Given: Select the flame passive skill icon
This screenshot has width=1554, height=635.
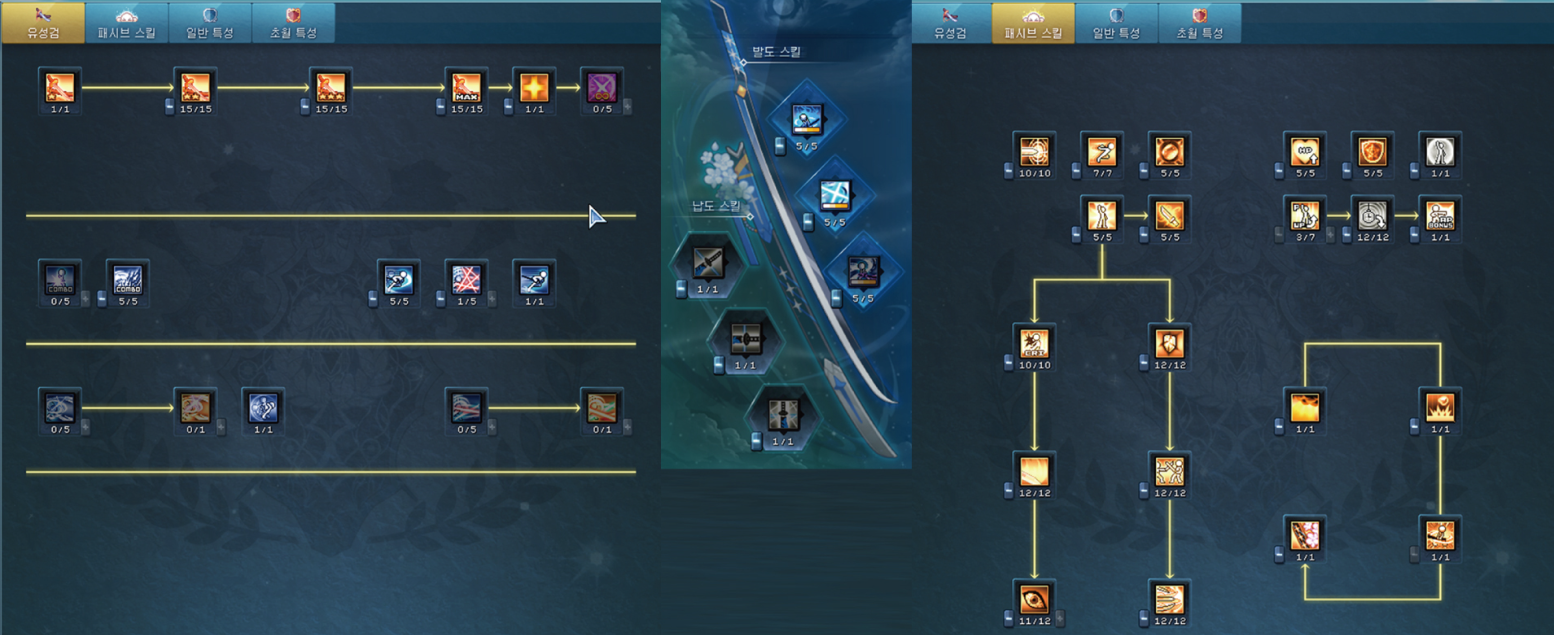Looking at the screenshot, I should [1305, 407].
